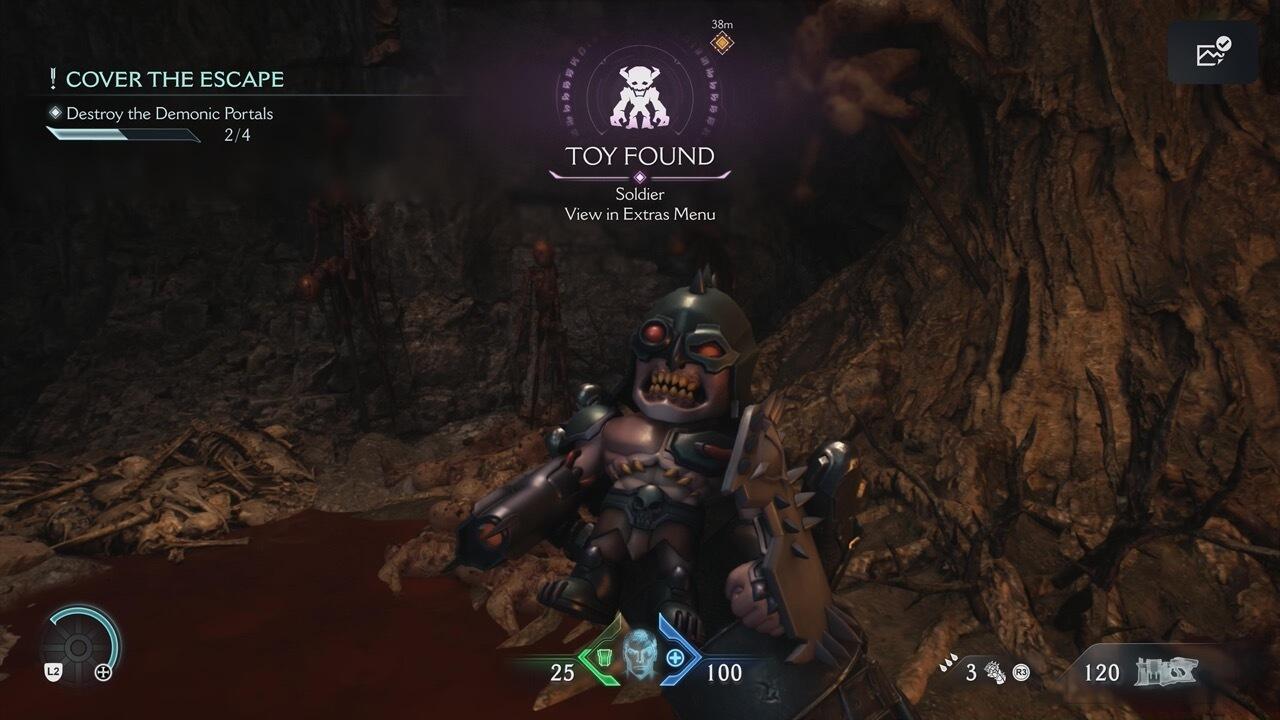Click the Destroy the Demonic Portals objective
Screen dimensions: 1280x720
pos(169,113)
